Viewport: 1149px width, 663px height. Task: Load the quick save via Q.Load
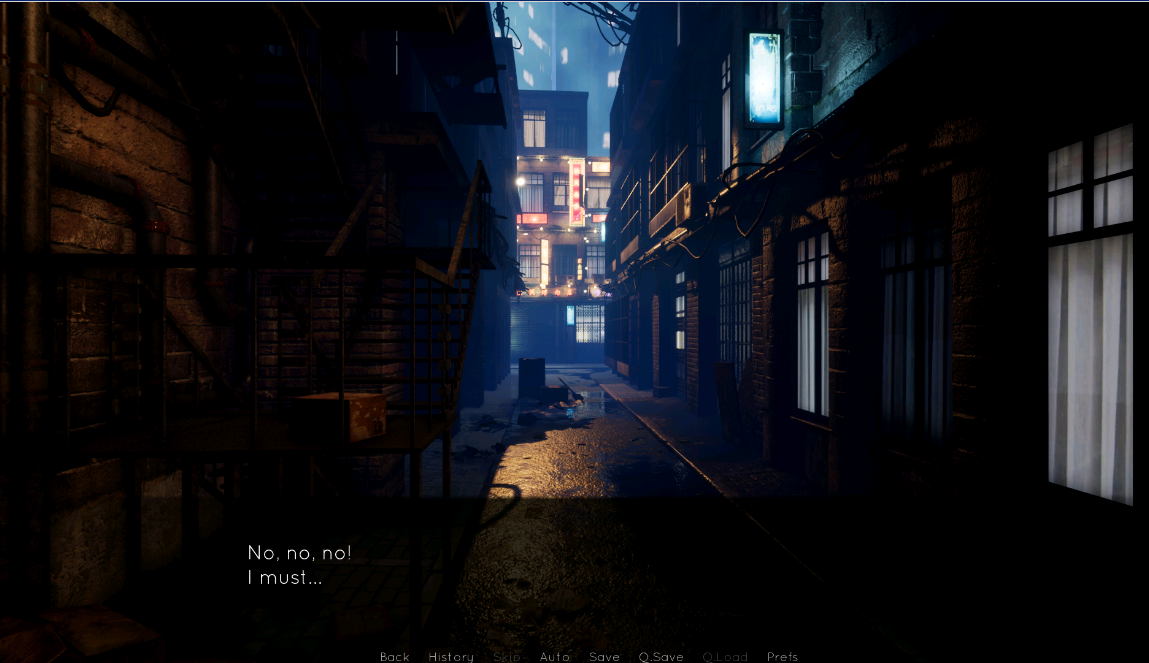pos(725,657)
